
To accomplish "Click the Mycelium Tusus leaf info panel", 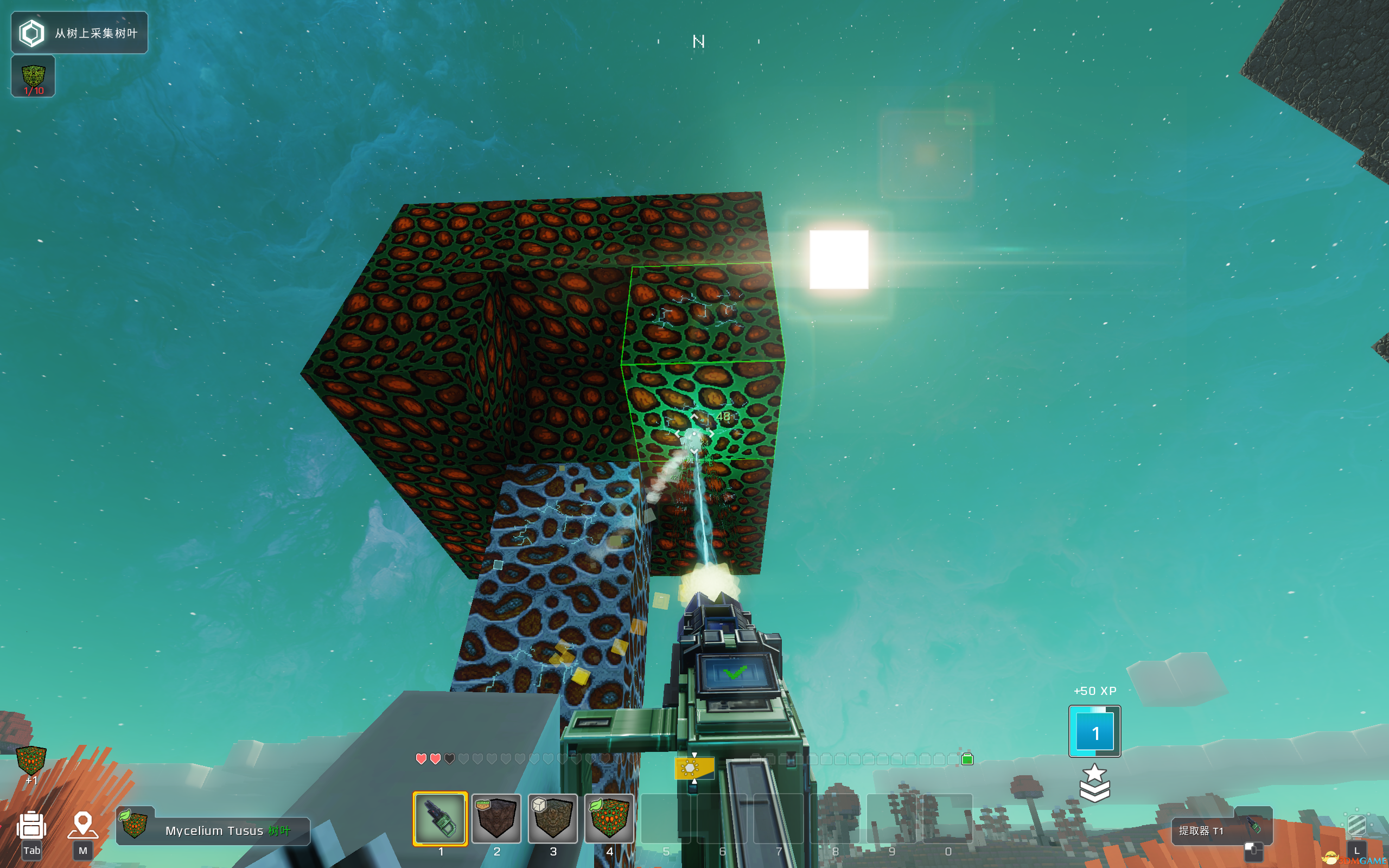I will click(x=213, y=829).
